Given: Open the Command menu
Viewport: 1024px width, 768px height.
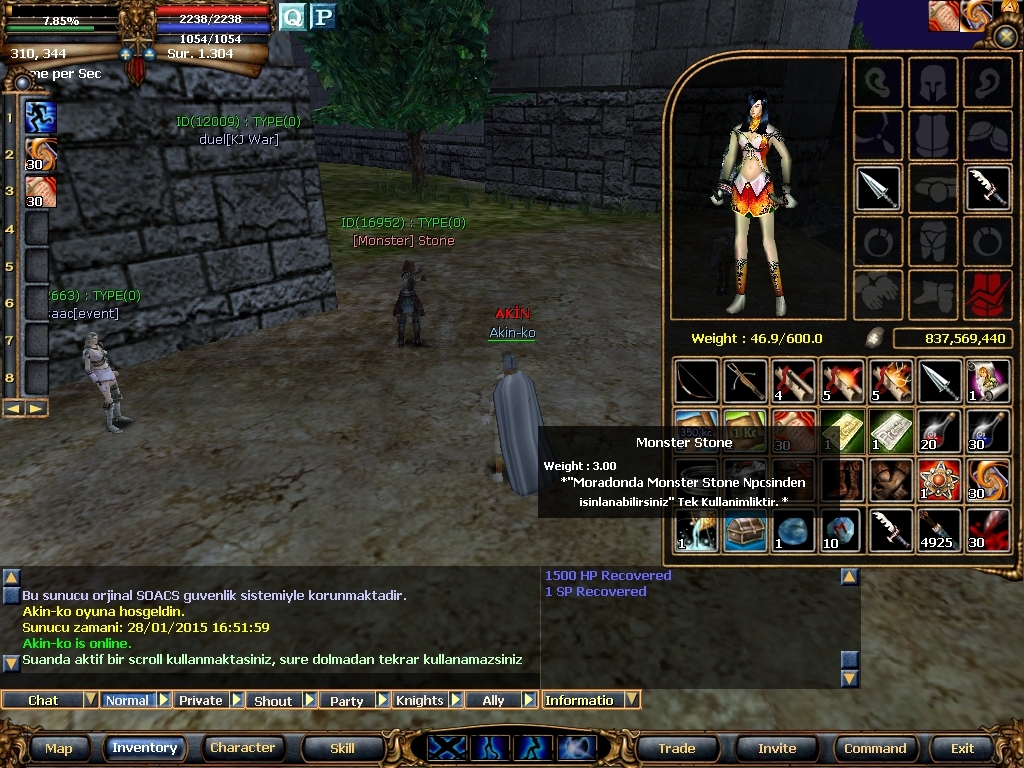Looking at the screenshot, I should point(875,748).
